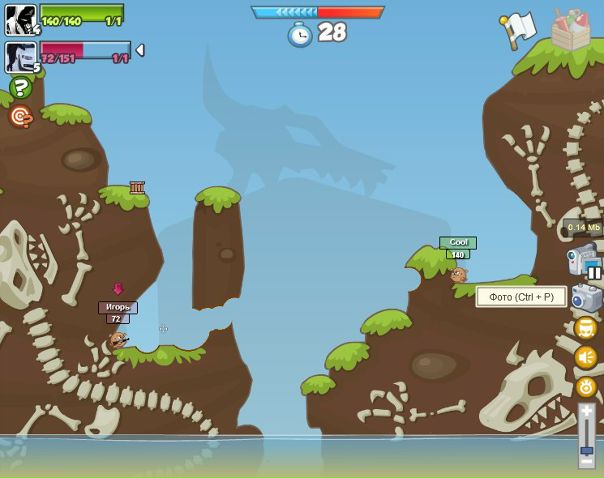604x478 pixels.
Task: Open the green question mark help
Action: 20,88
